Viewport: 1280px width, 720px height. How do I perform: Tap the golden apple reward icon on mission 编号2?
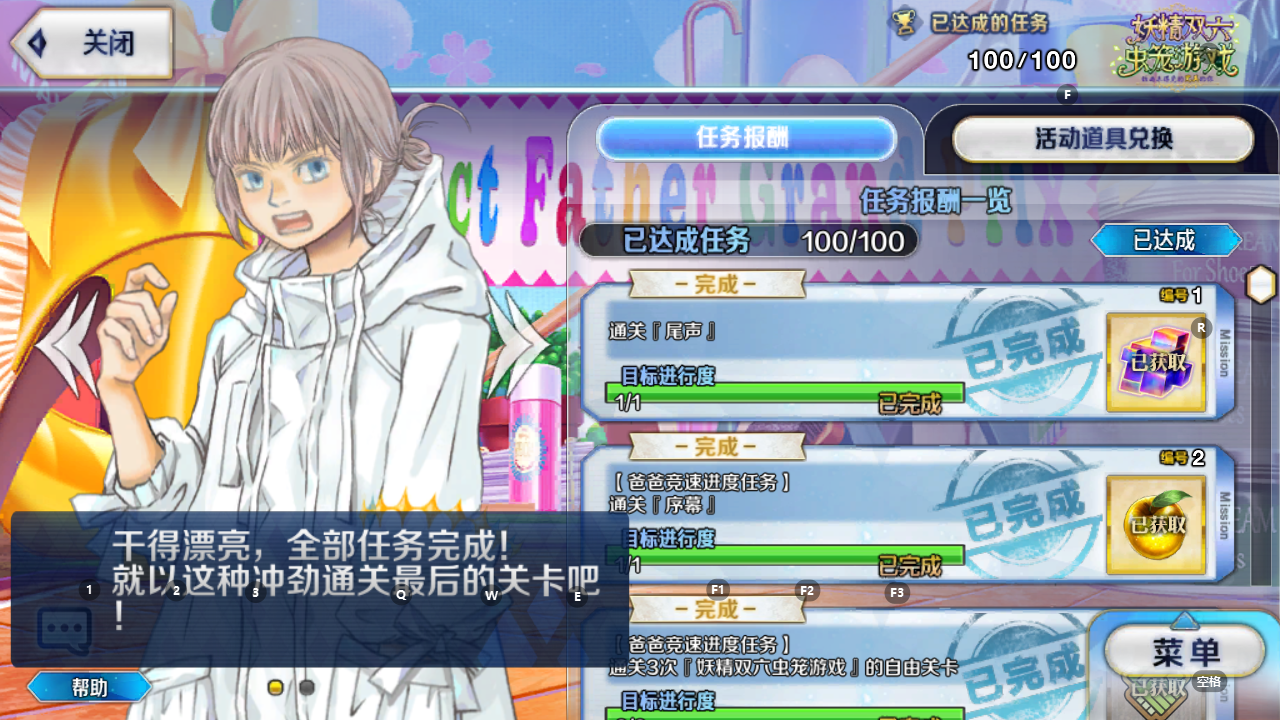pyautogui.click(x=1156, y=525)
